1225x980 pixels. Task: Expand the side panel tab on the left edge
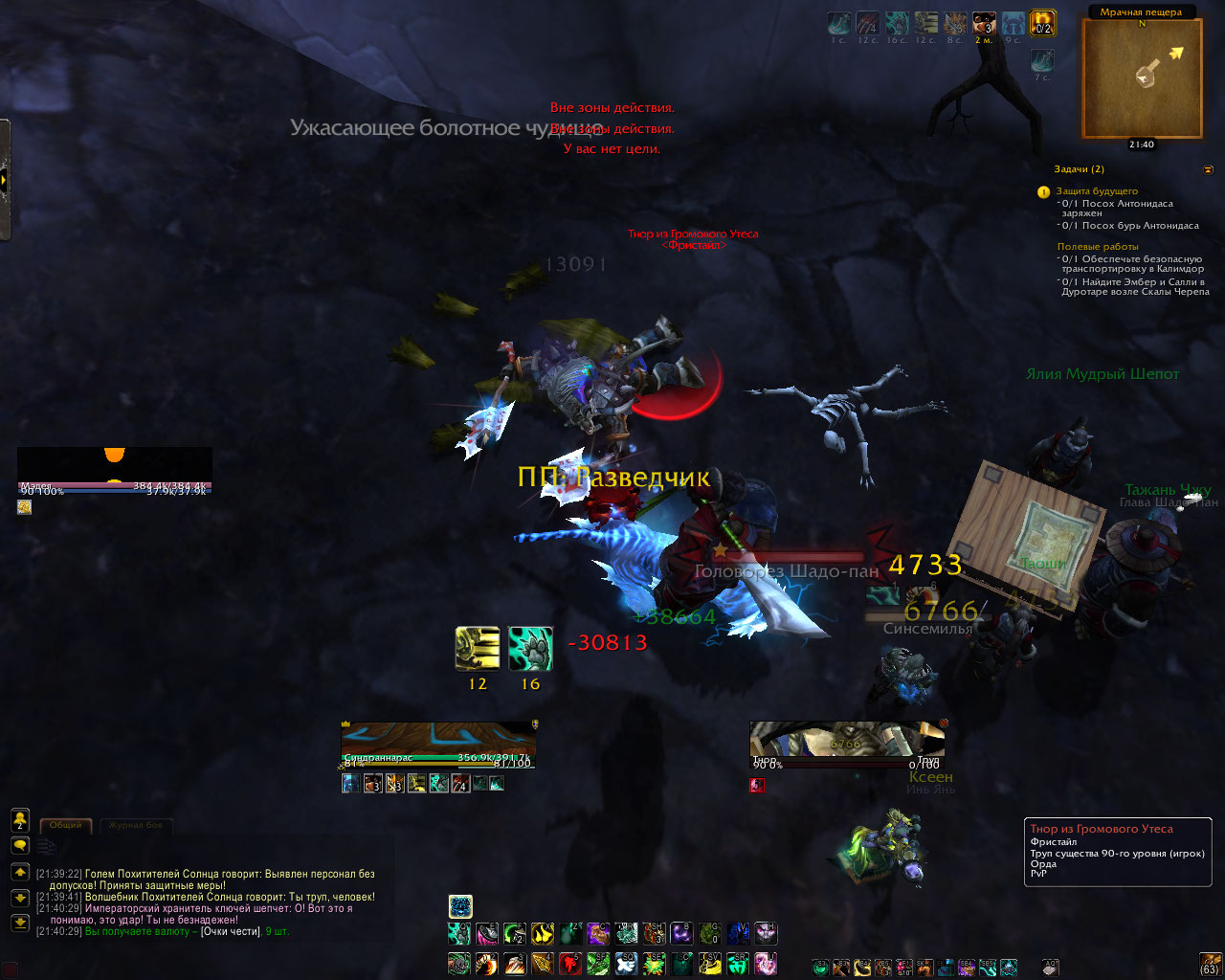click(5, 179)
